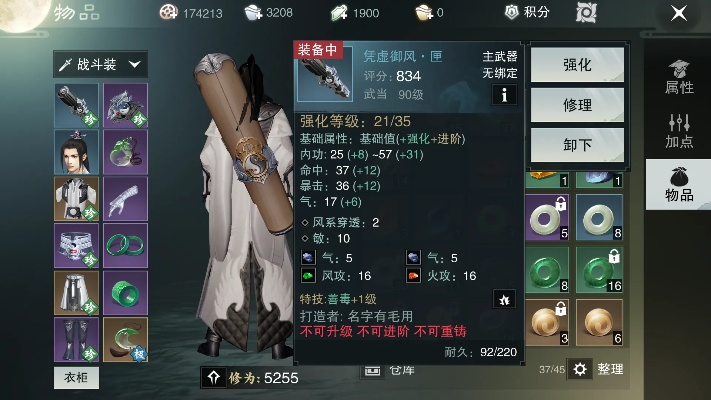
Task: Select the character portrait headgear slot
Action: tap(76, 152)
